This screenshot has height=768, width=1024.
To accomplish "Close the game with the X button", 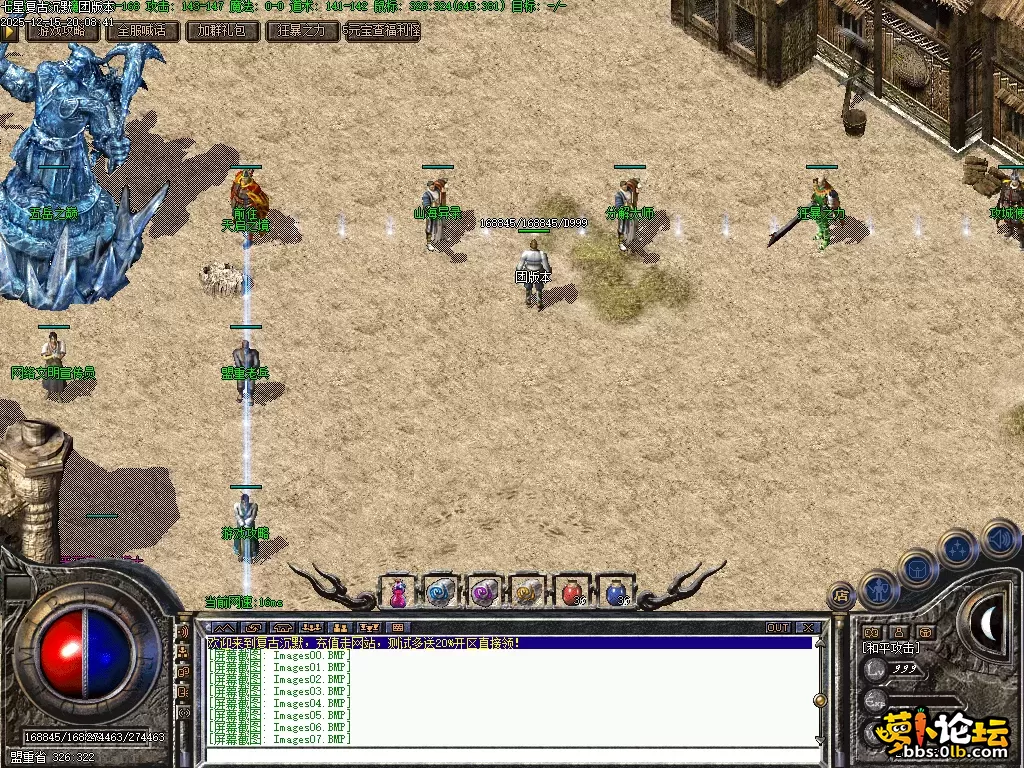I will [808, 628].
